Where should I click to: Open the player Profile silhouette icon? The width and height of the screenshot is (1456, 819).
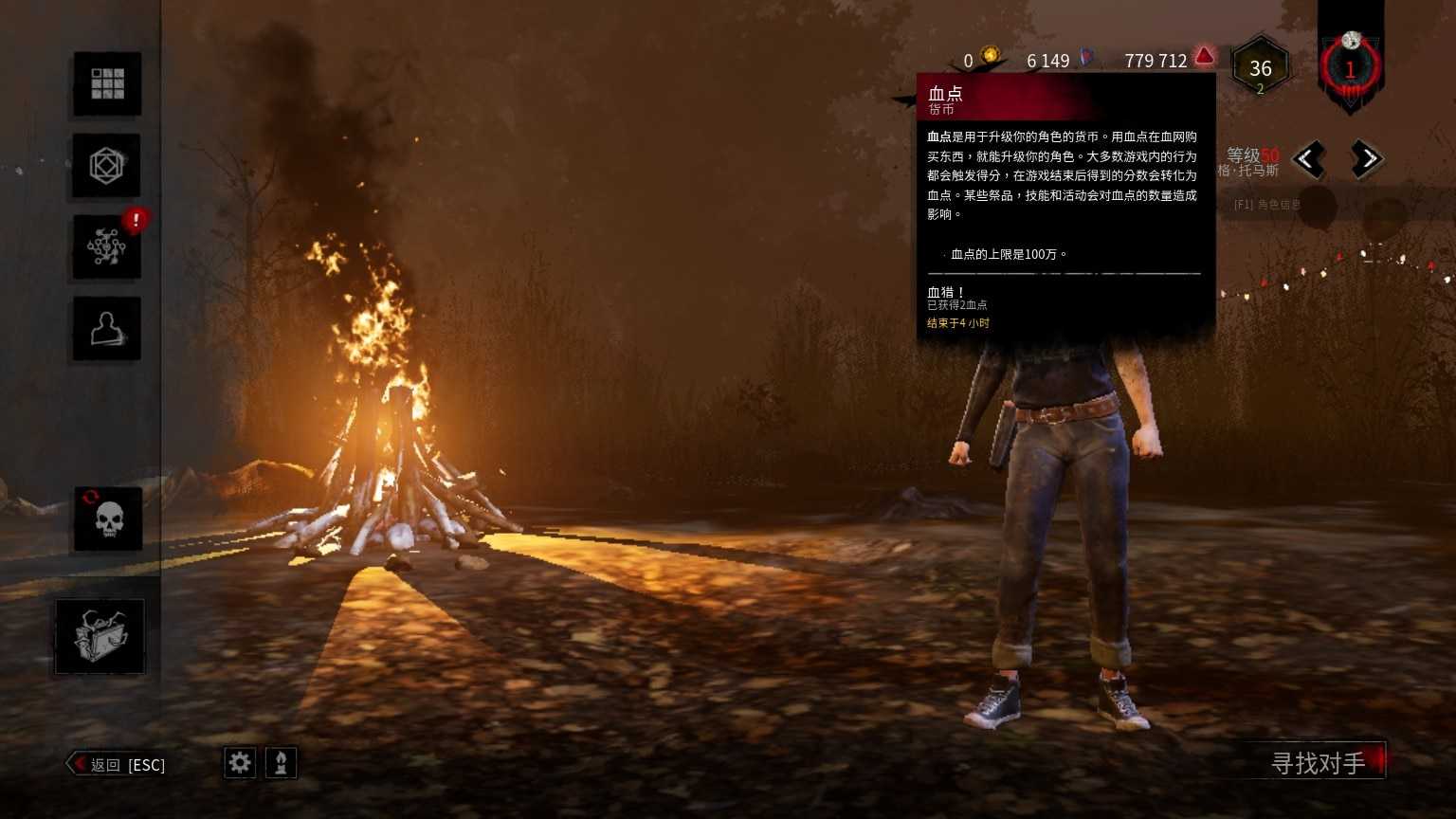106,328
